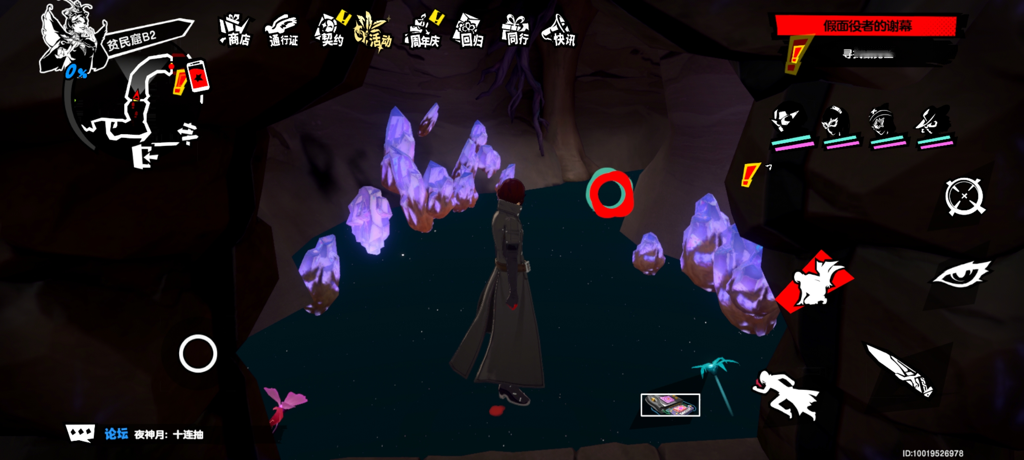This screenshot has width=1024, height=460.
Task: Open the 回归 returner menu
Action: tap(469, 31)
